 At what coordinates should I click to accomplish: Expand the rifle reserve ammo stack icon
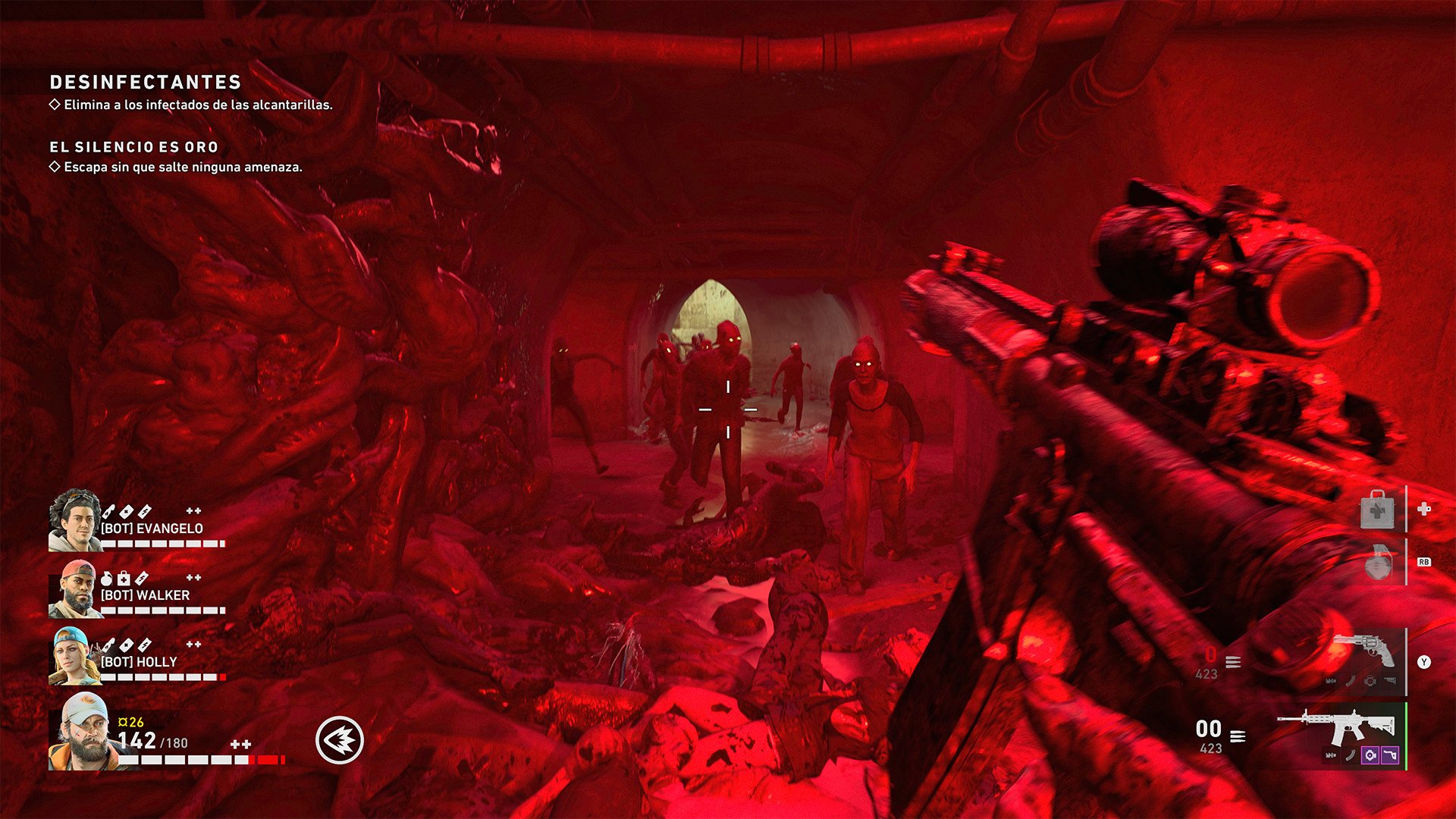coord(1238,736)
